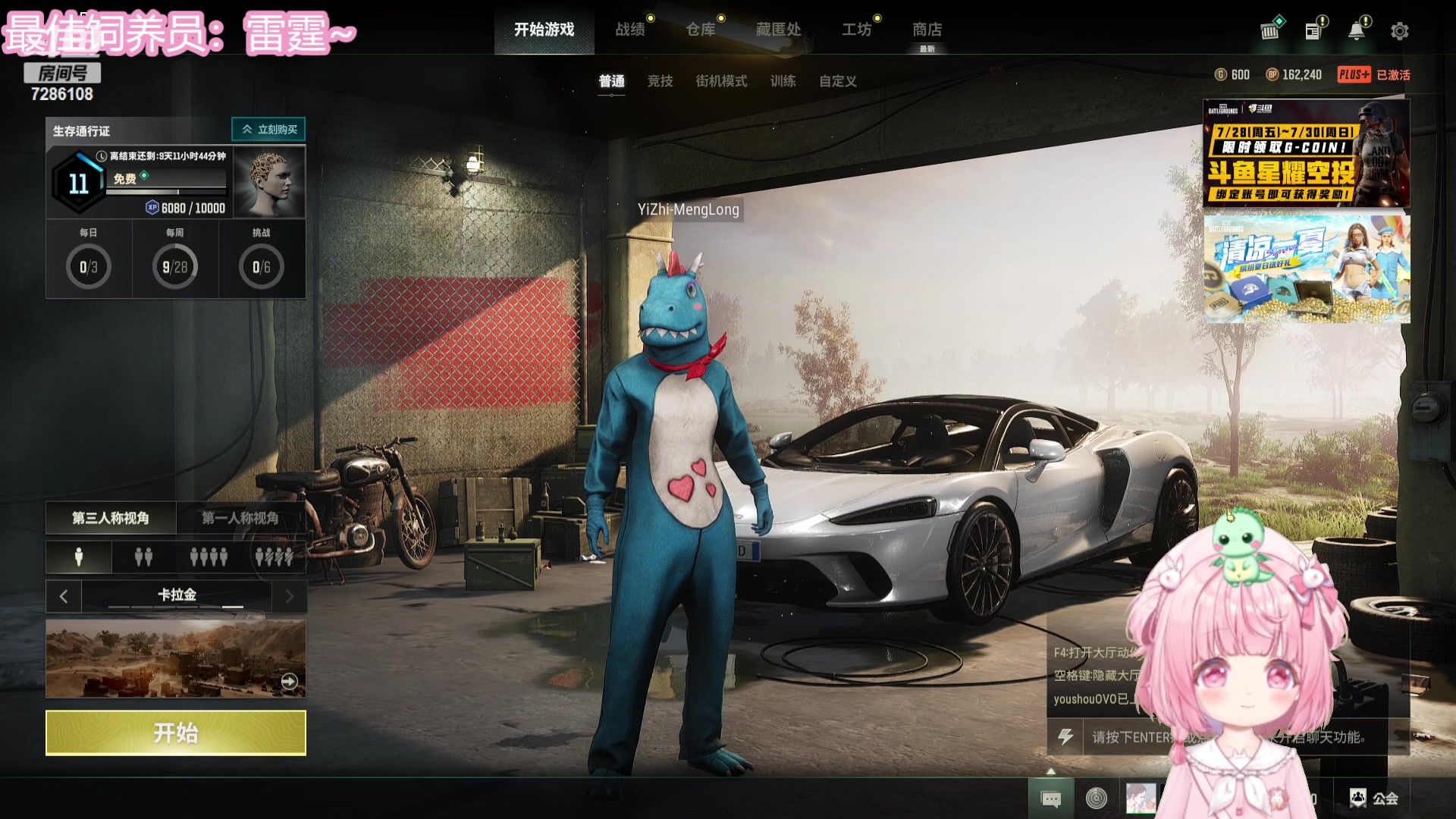
Task: Go to the 工坊 workshop tab
Action: (857, 30)
